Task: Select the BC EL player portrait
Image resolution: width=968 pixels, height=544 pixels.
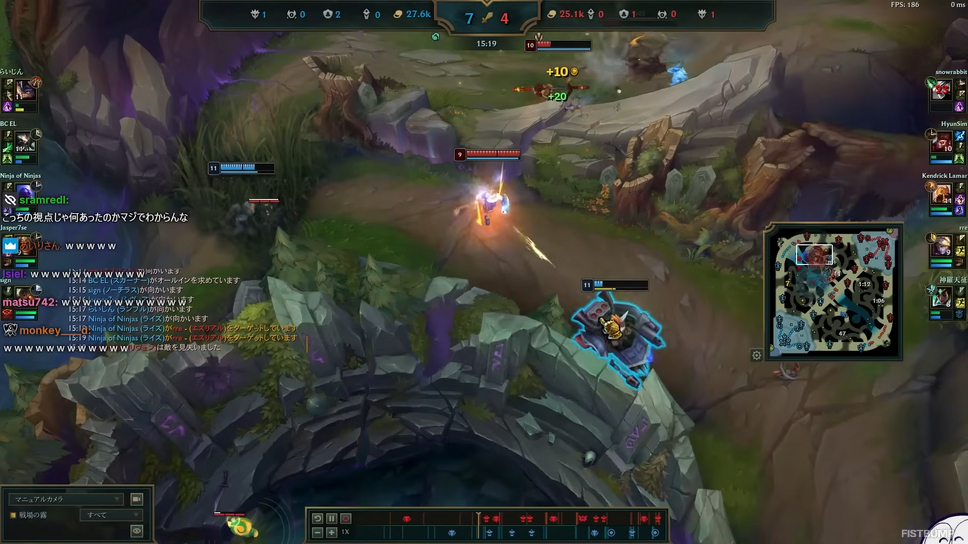Action: click(x=23, y=144)
